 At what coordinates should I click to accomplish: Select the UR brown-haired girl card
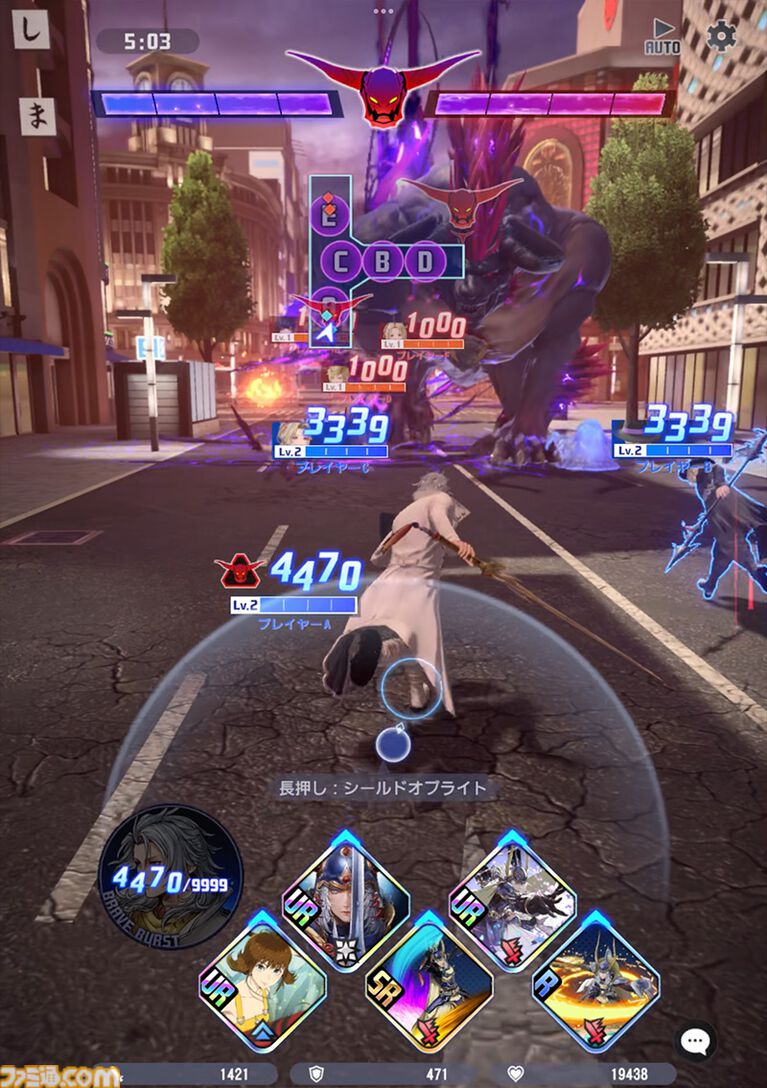coord(262,973)
